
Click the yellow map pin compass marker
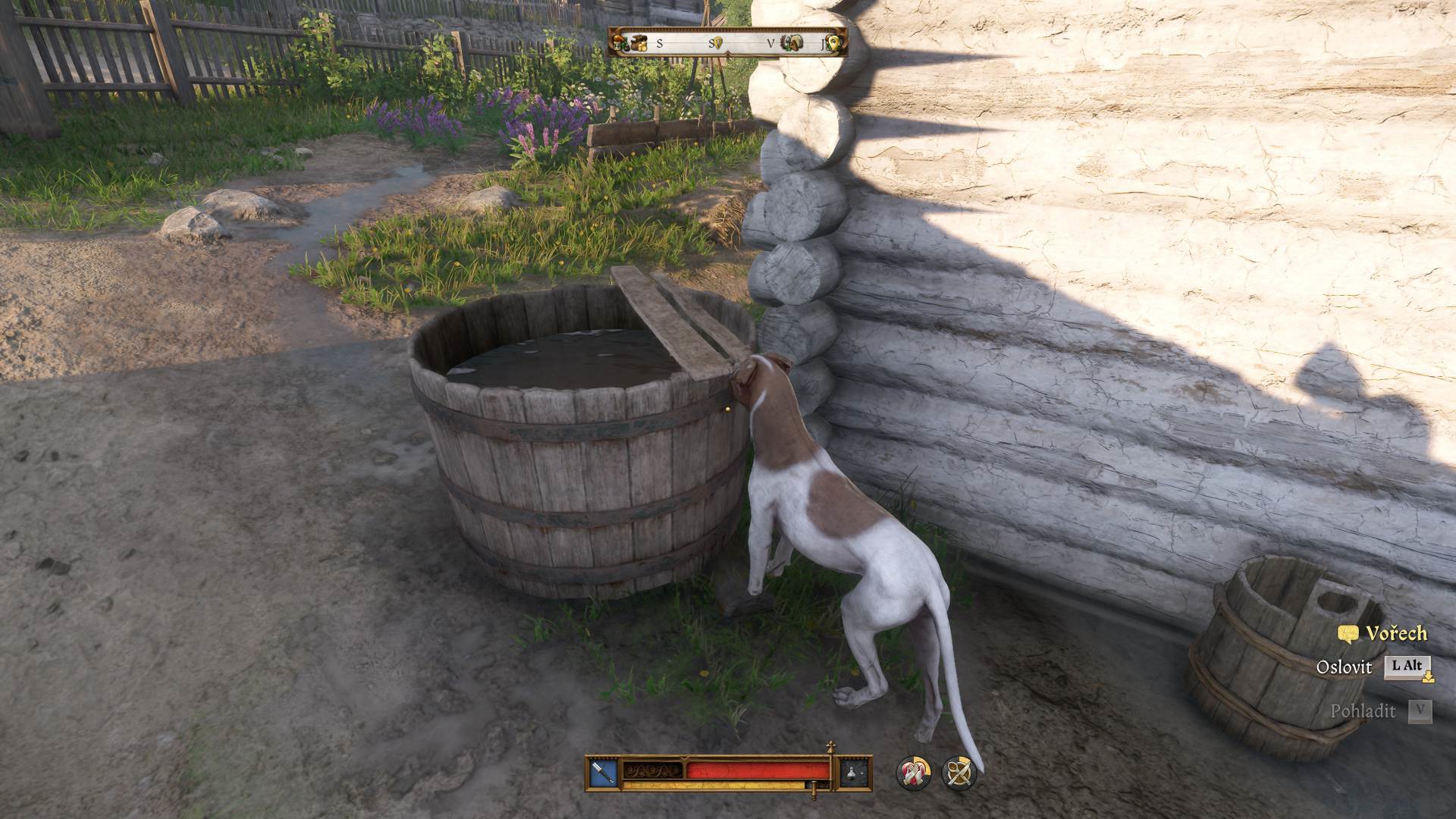[834, 43]
